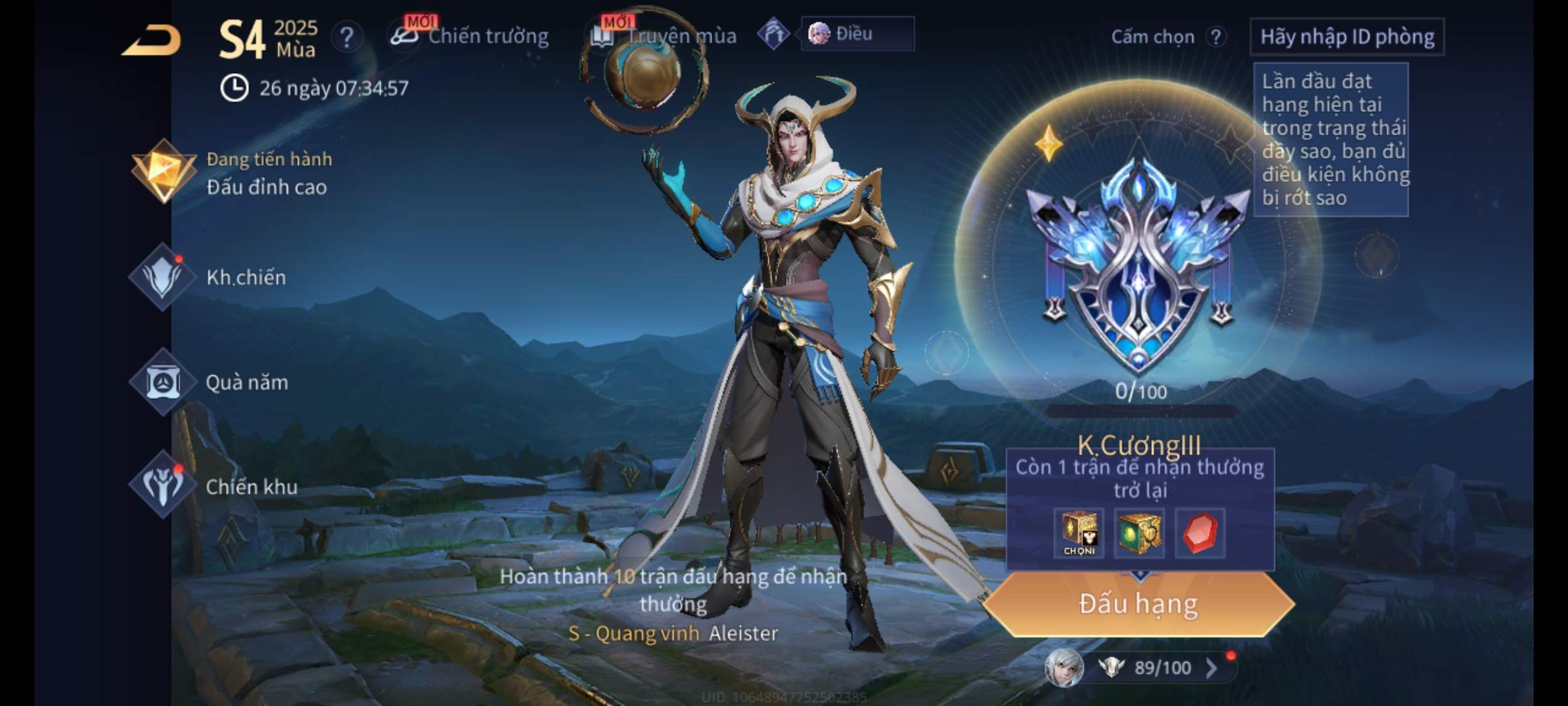1568x706 pixels.
Task: Inspect the green gem reward chest
Action: [x=1139, y=533]
